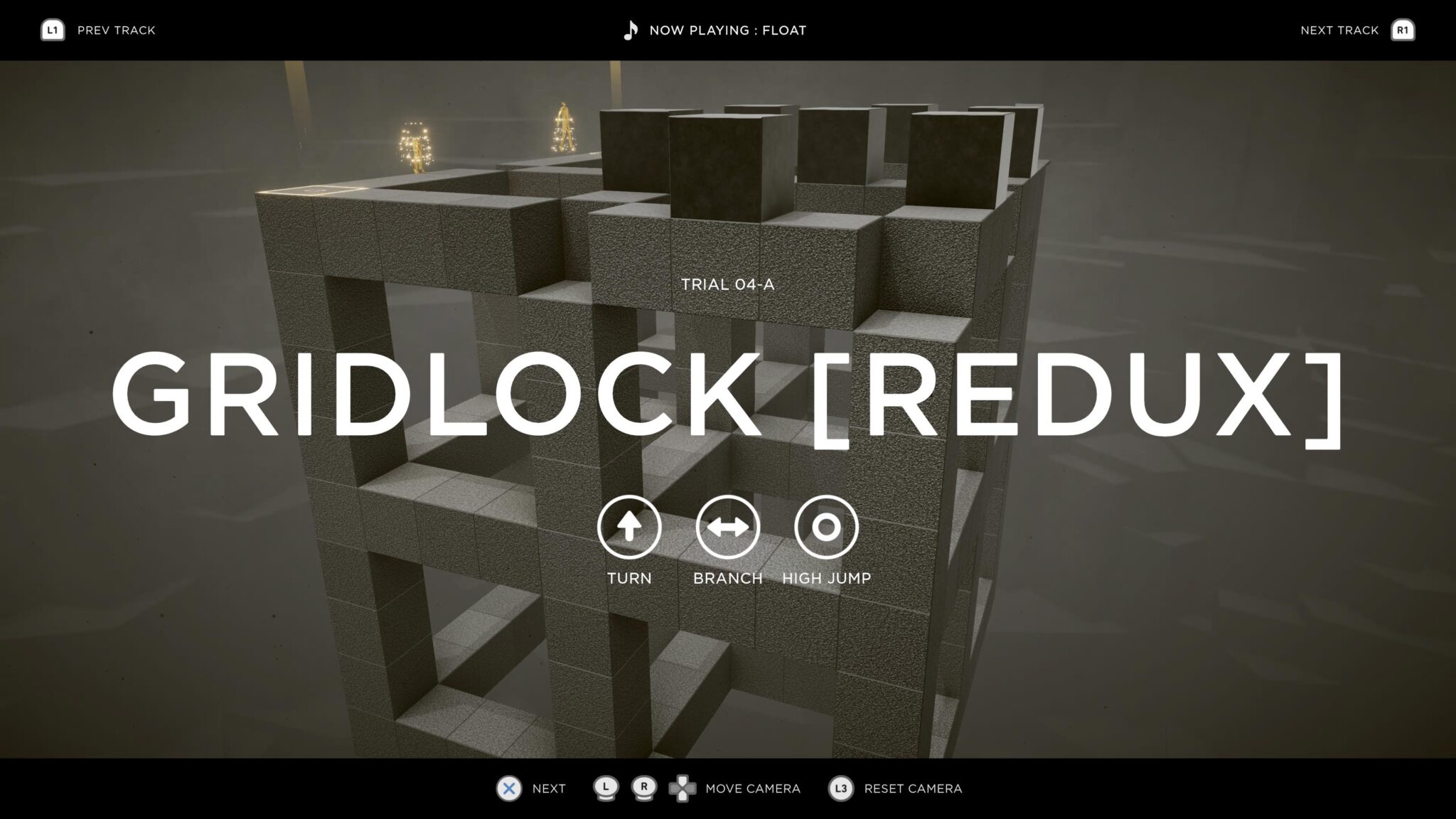Click the MOVE CAMERA text label

(752, 788)
